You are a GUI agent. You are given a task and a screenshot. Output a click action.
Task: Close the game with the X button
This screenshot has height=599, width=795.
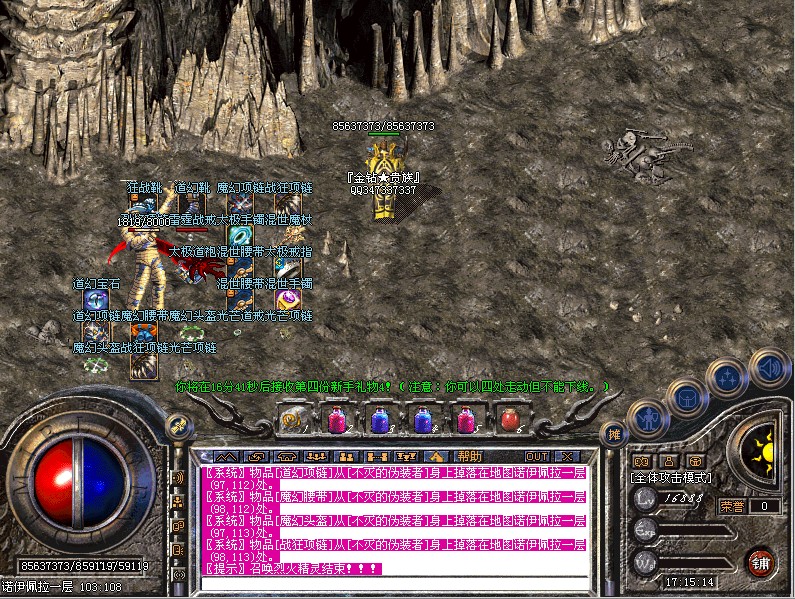[x=568, y=456]
